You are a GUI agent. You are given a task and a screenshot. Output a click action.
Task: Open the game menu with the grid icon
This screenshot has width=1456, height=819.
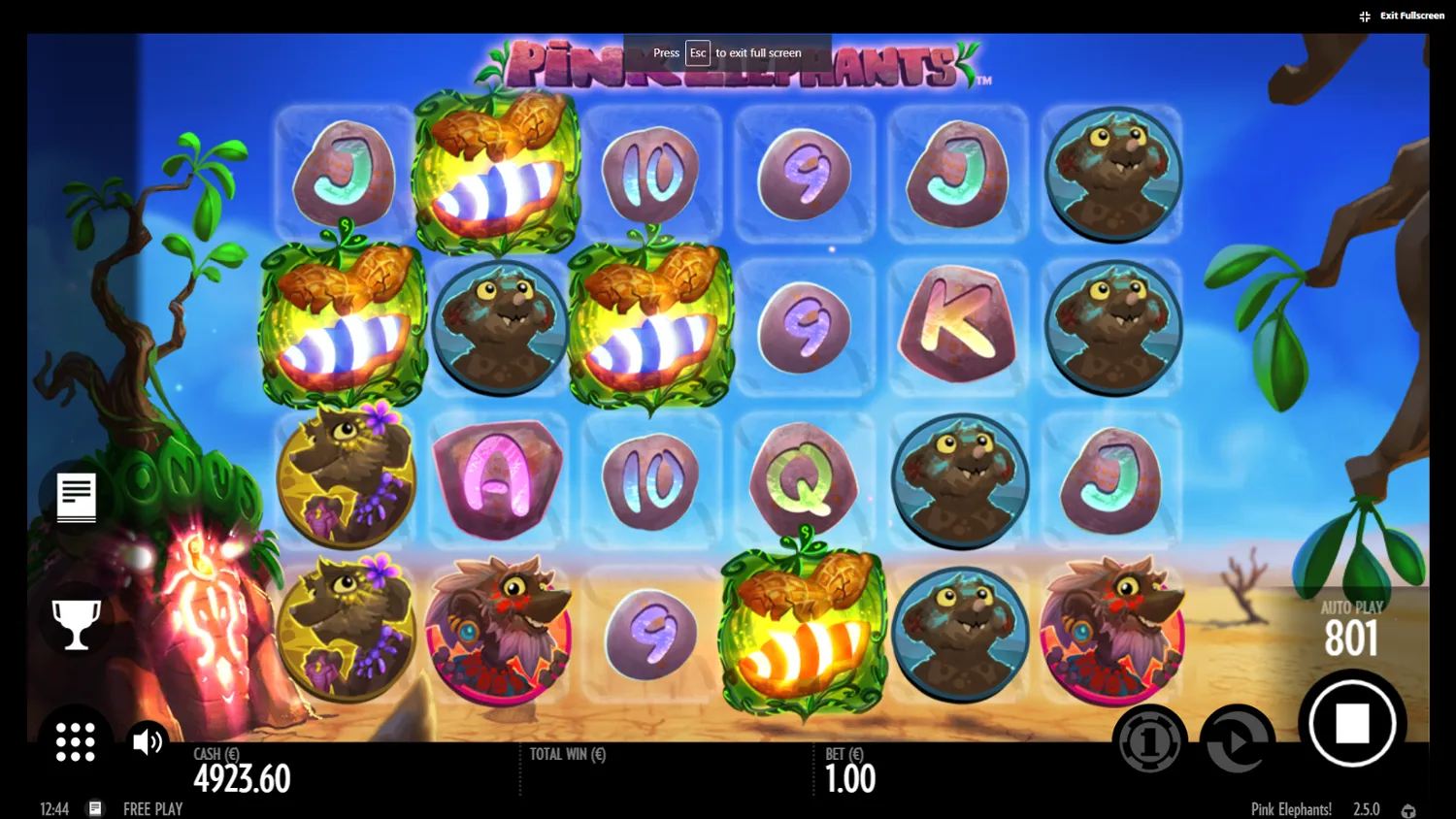click(75, 741)
